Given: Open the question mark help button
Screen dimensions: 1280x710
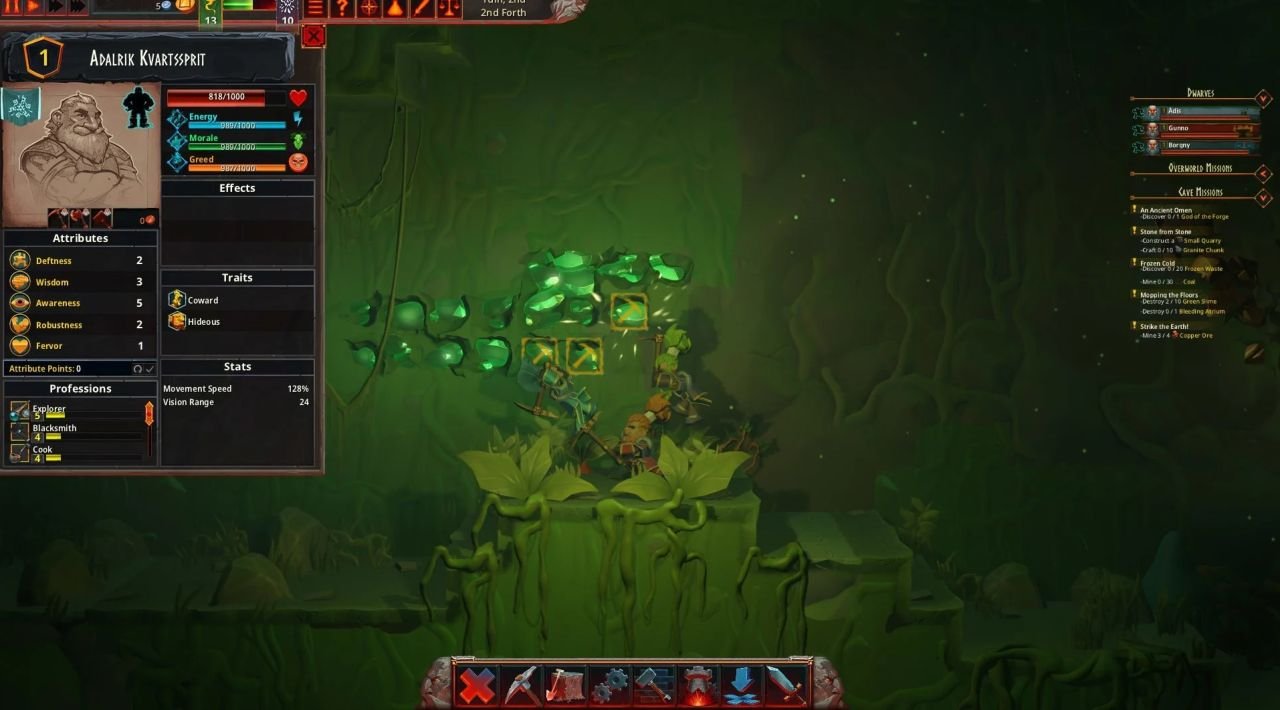Looking at the screenshot, I should coord(342,8).
